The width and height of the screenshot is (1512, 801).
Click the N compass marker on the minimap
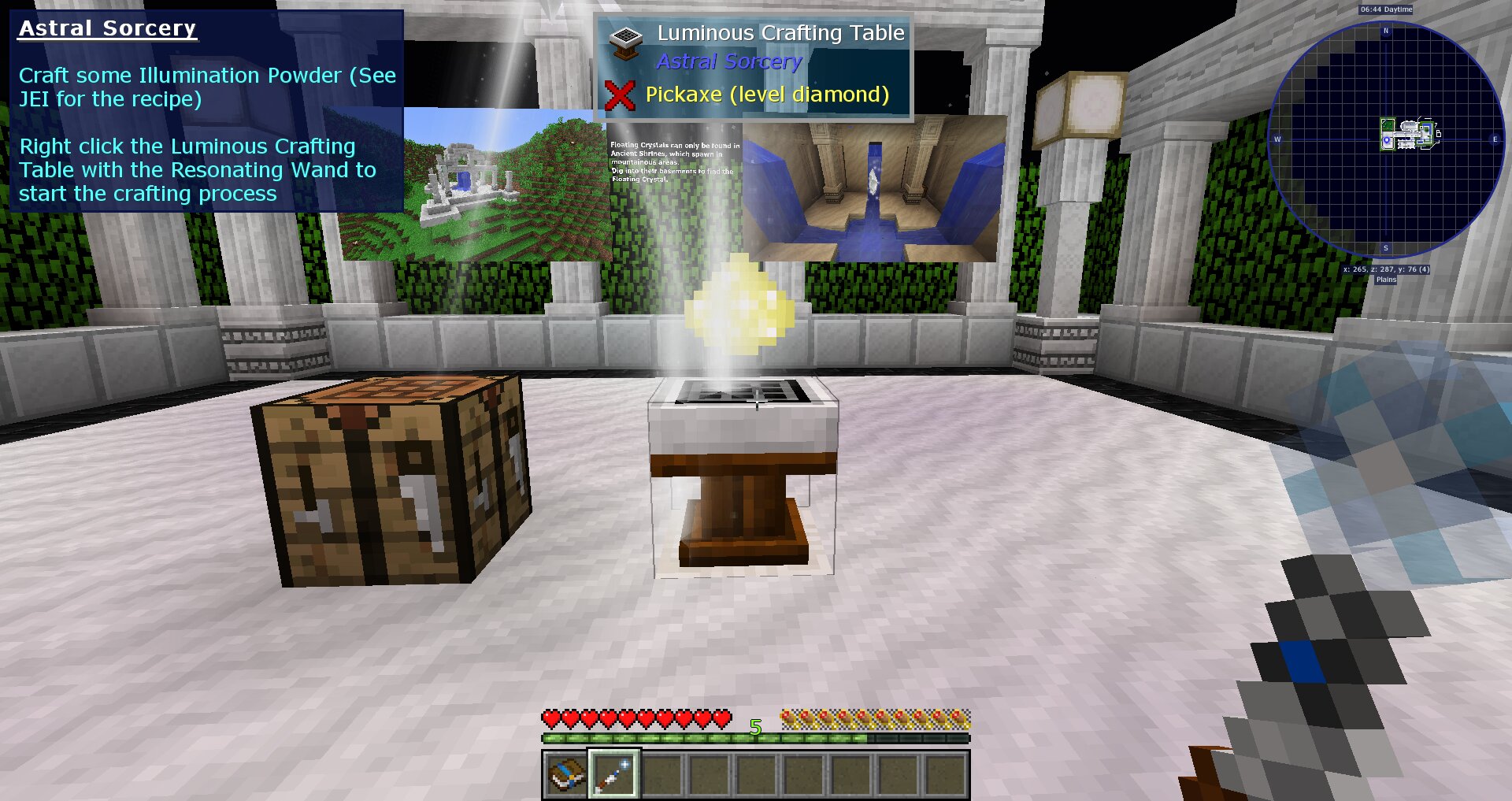(x=1388, y=32)
